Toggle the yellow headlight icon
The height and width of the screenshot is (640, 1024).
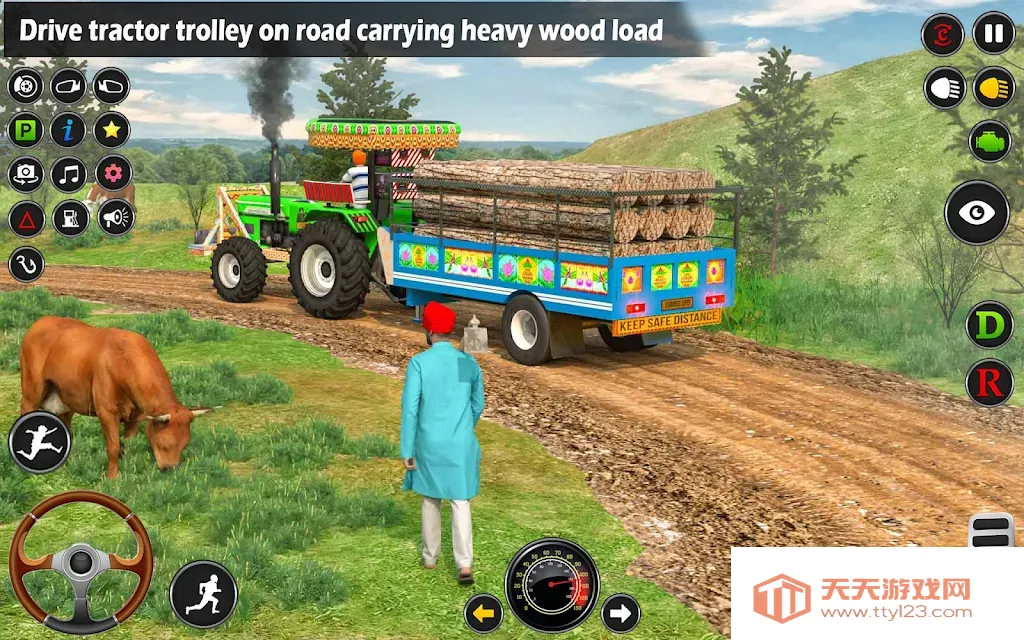coord(993,88)
